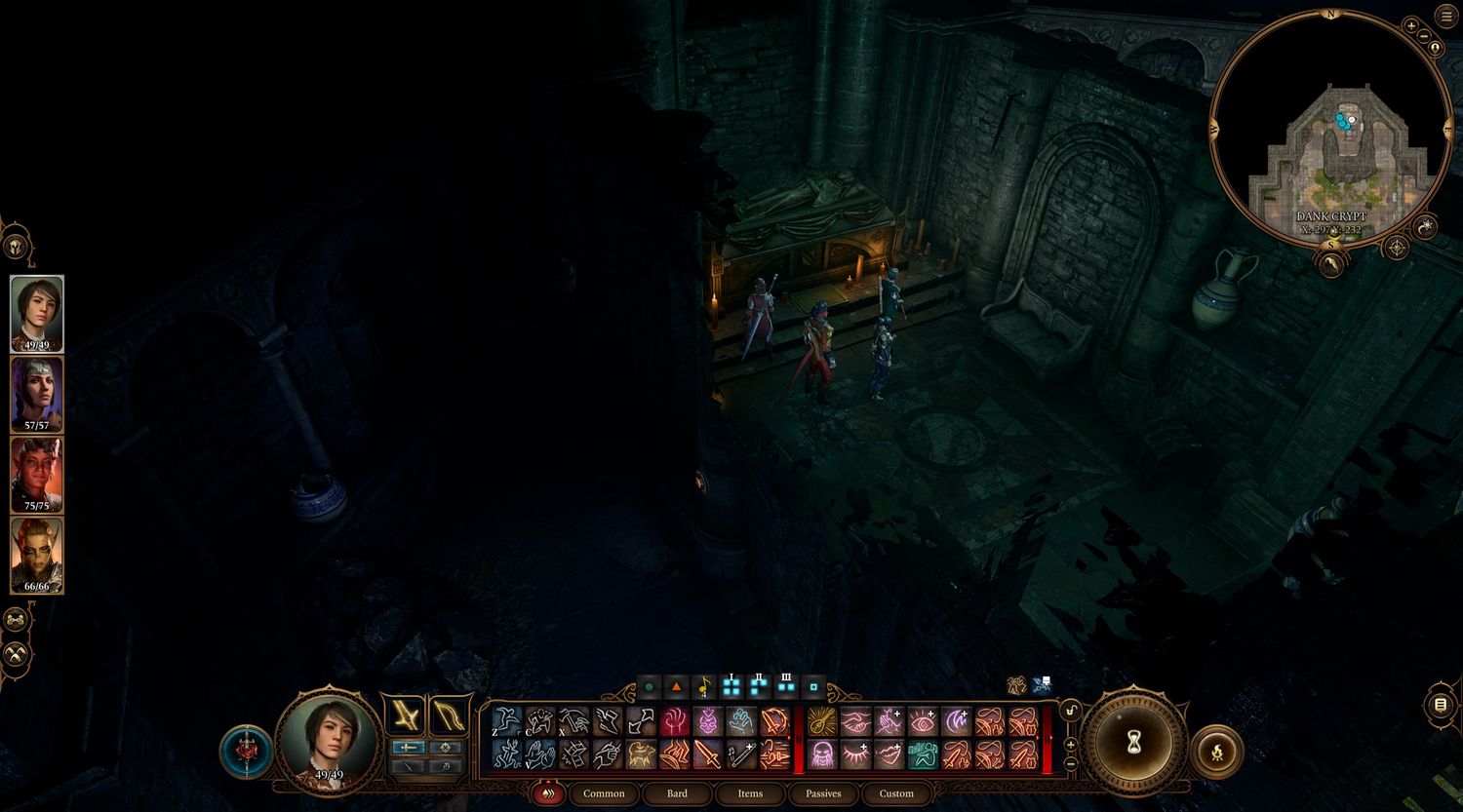The image size is (1463, 812).
Task: Open the Bard hotbar tab
Action: tap(677, 793)
